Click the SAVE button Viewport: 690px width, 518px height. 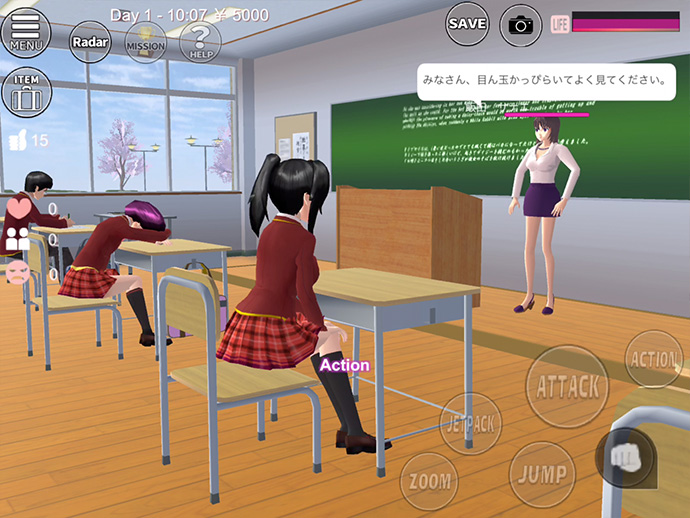click(467, 23)
